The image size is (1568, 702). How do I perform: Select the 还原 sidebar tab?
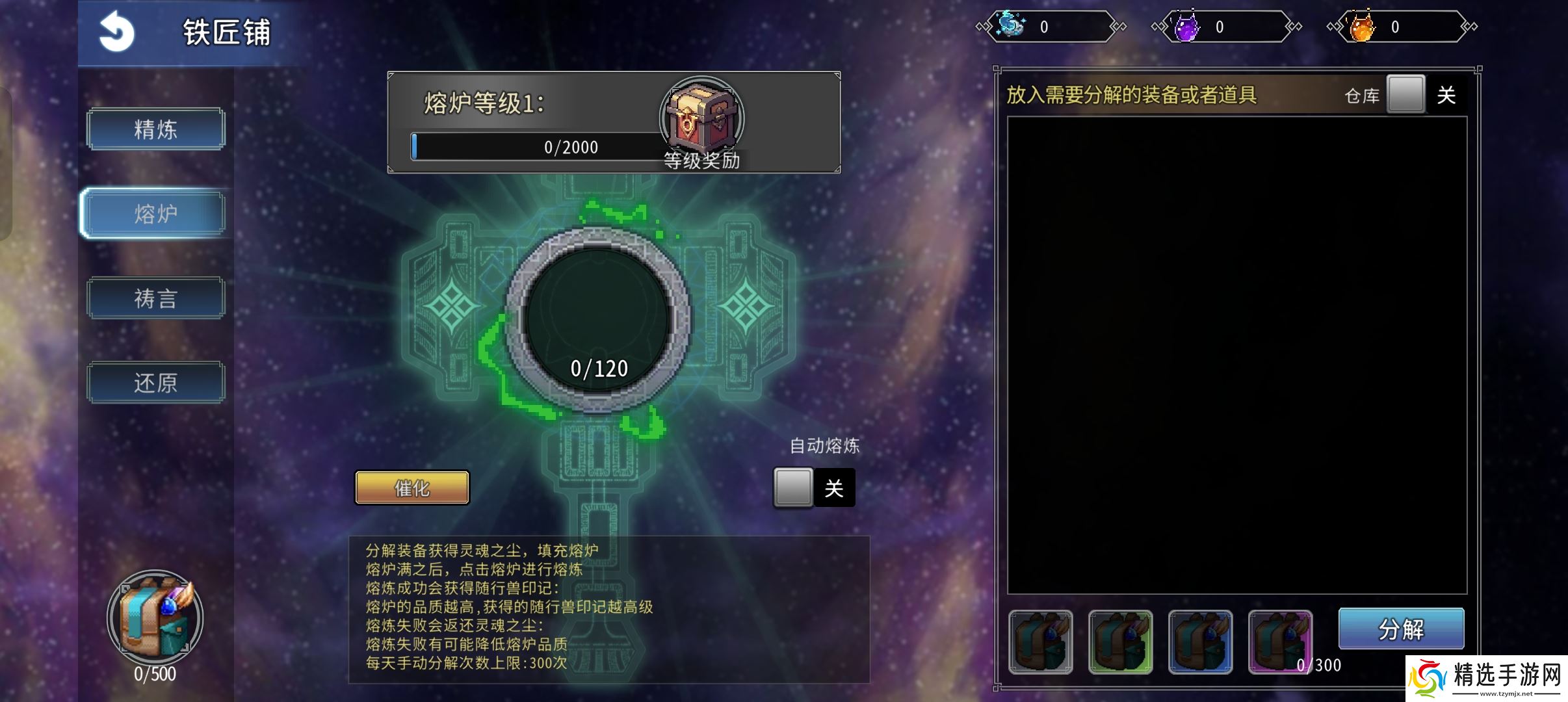point(155,382)
